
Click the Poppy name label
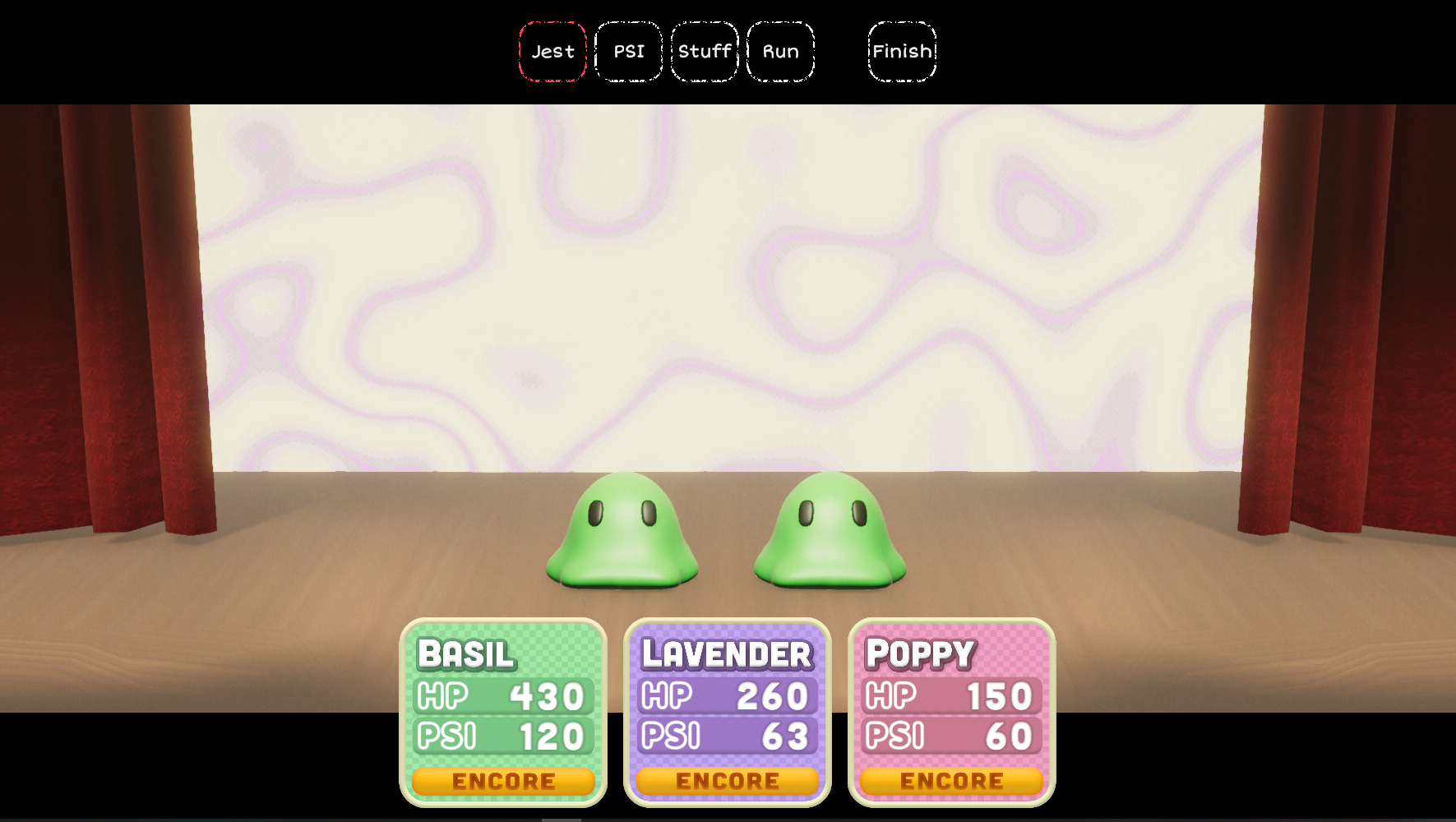coord(921,655)
